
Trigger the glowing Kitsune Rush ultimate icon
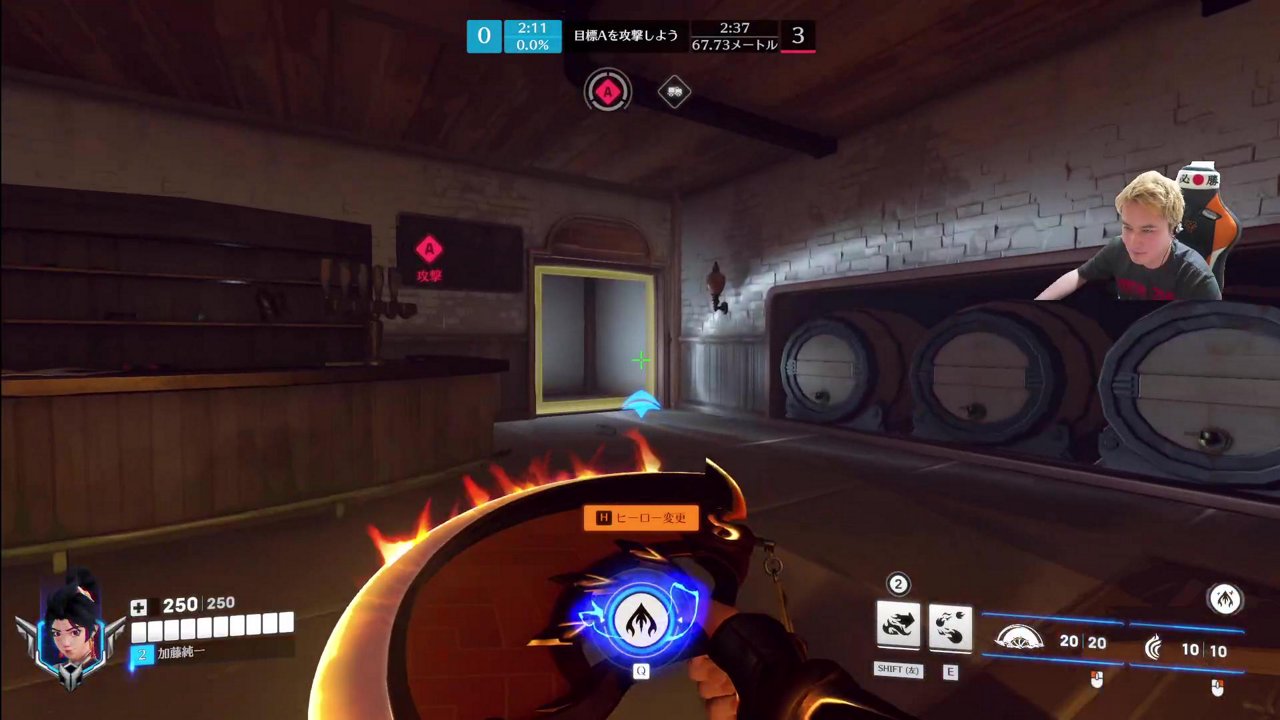(640, 620)
